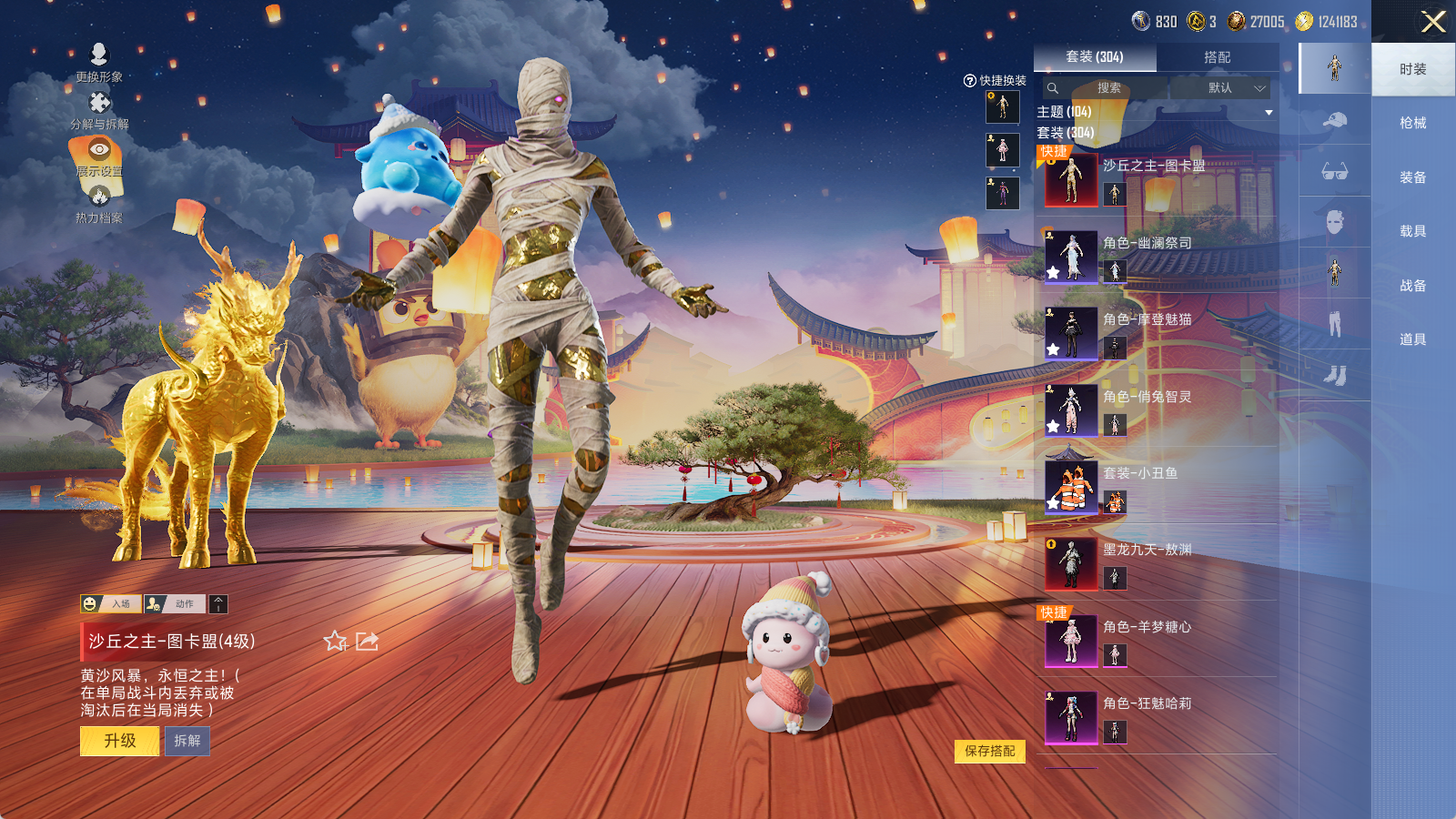Go to the 载具 category
This screenshot has height=819, width=1456.
(1412, 231)
